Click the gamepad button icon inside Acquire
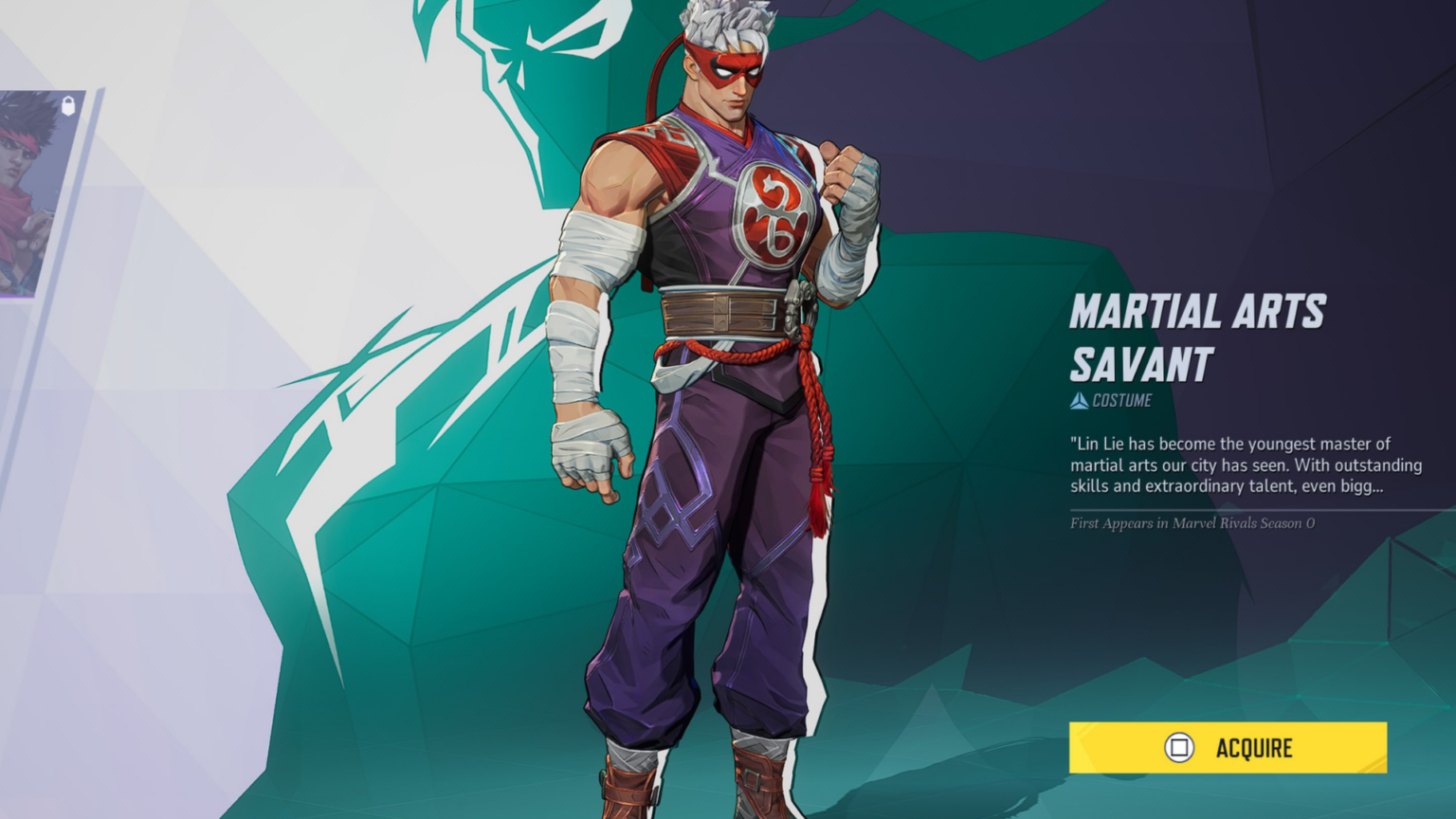Image resolution: width=1456 pixels, height=819 pixels. 1178,748
